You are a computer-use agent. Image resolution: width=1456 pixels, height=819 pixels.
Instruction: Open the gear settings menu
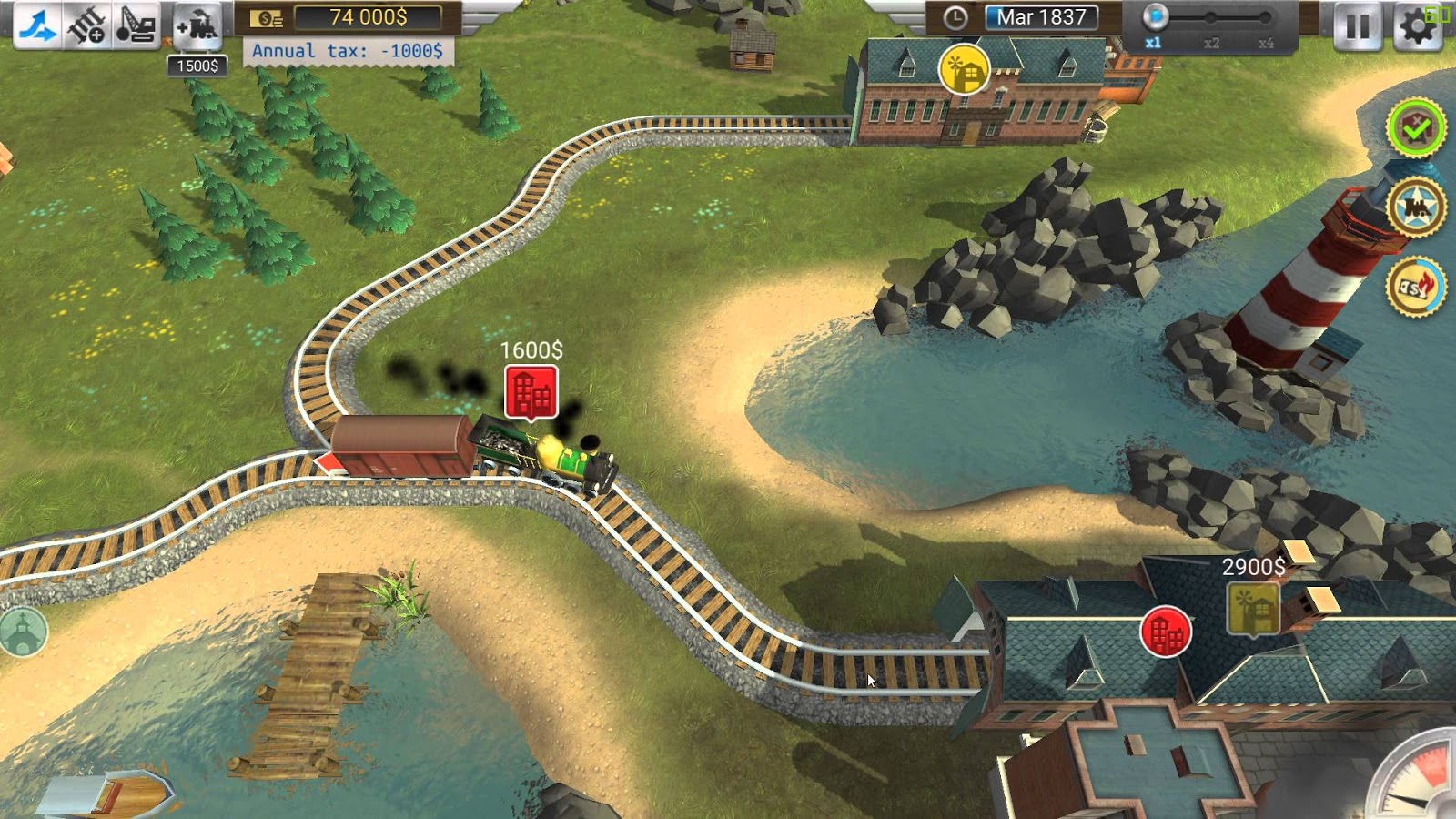(x=1416, y=26)
